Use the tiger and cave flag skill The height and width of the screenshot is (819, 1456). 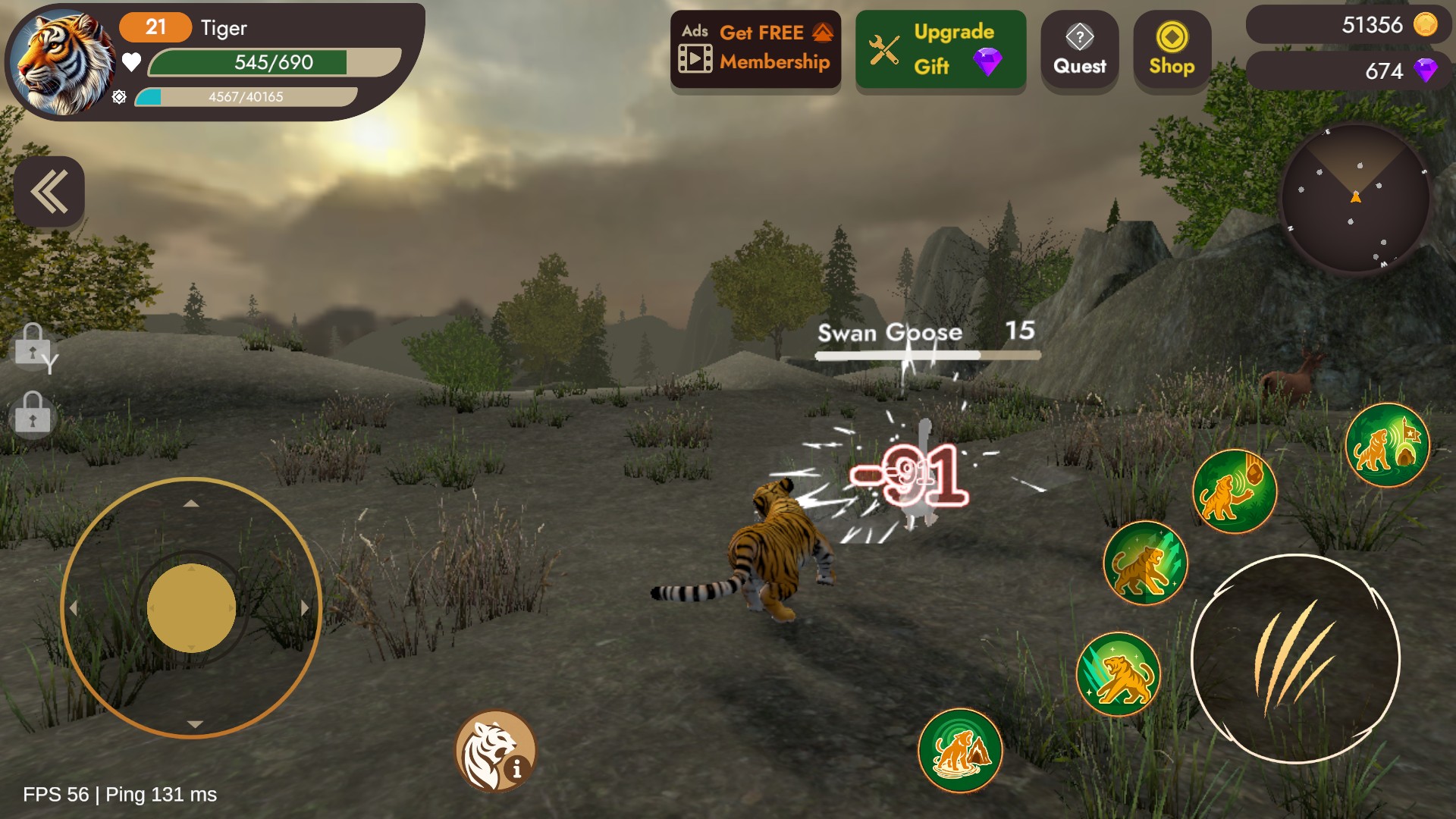click(x=1387, y=445)
